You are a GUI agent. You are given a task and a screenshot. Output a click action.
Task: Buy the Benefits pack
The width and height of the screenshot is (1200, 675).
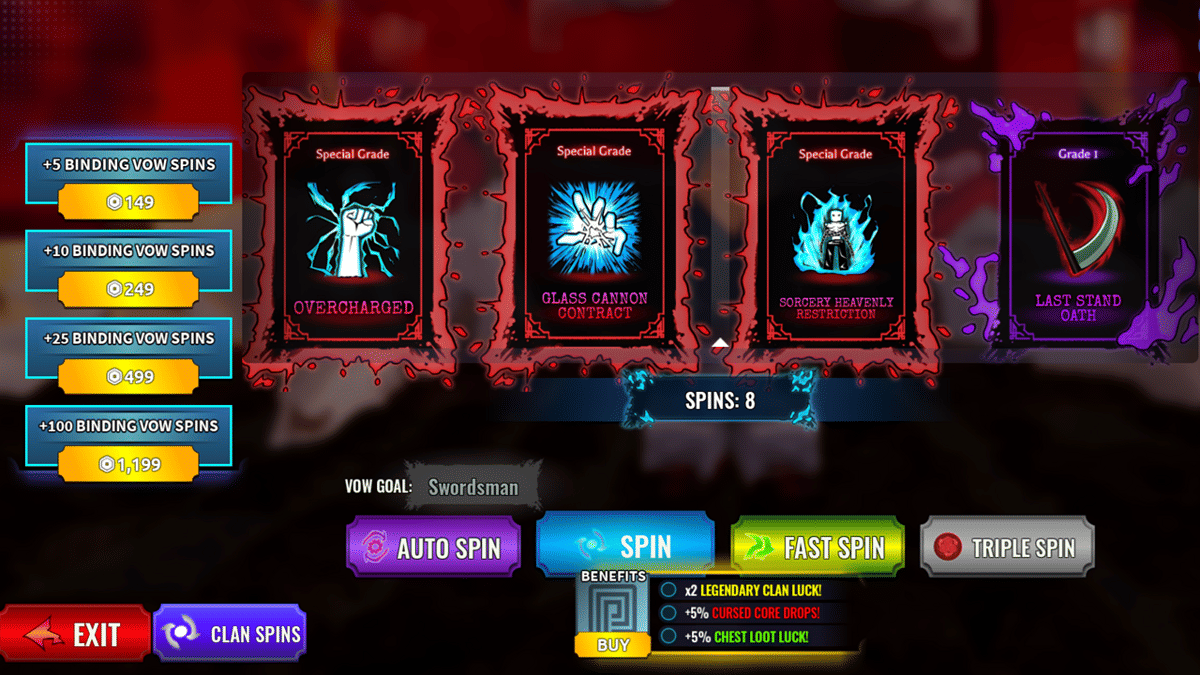[x=612, y=644]
